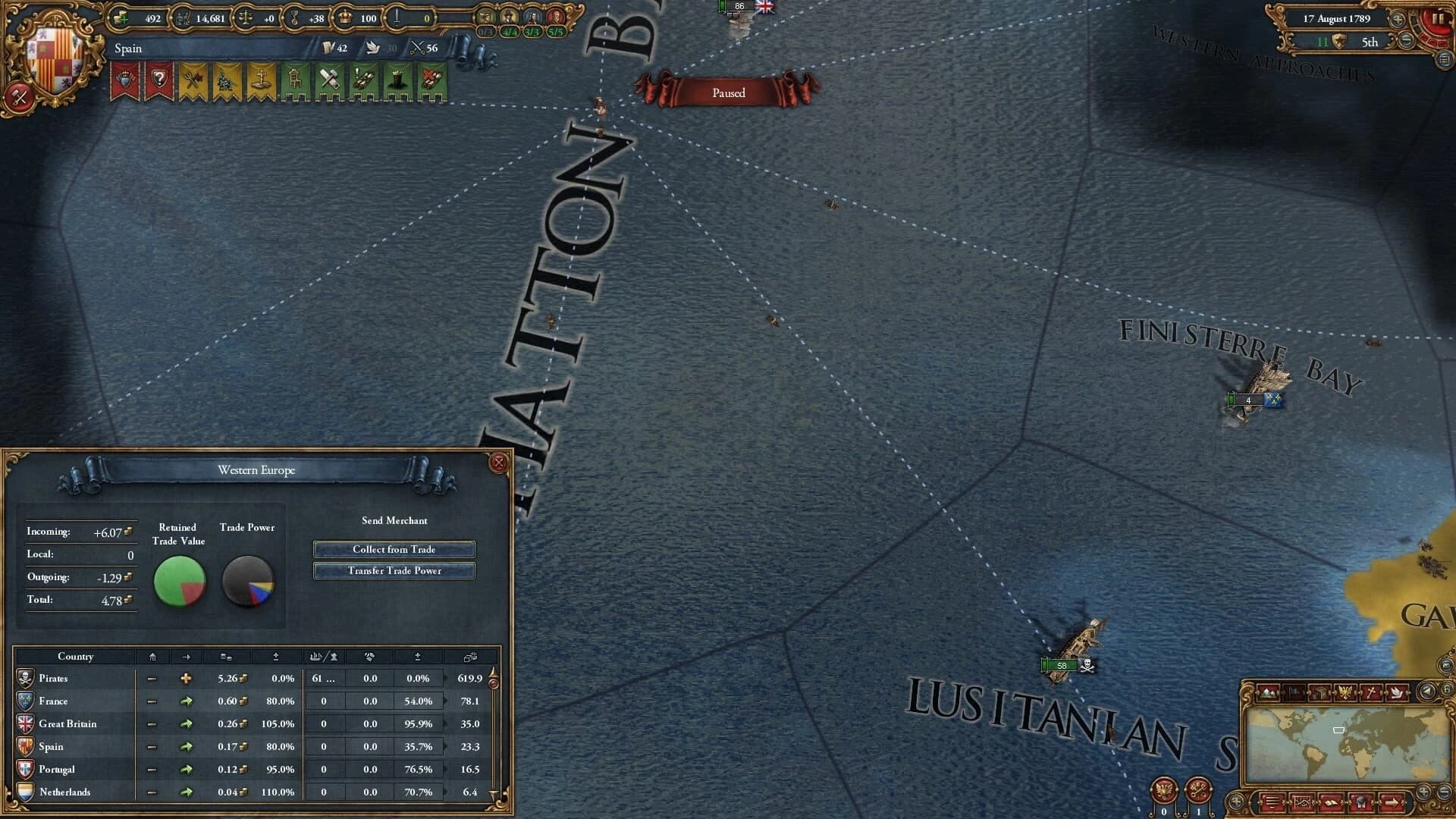Unpause the game via the Paused banner

coord(726,92)
